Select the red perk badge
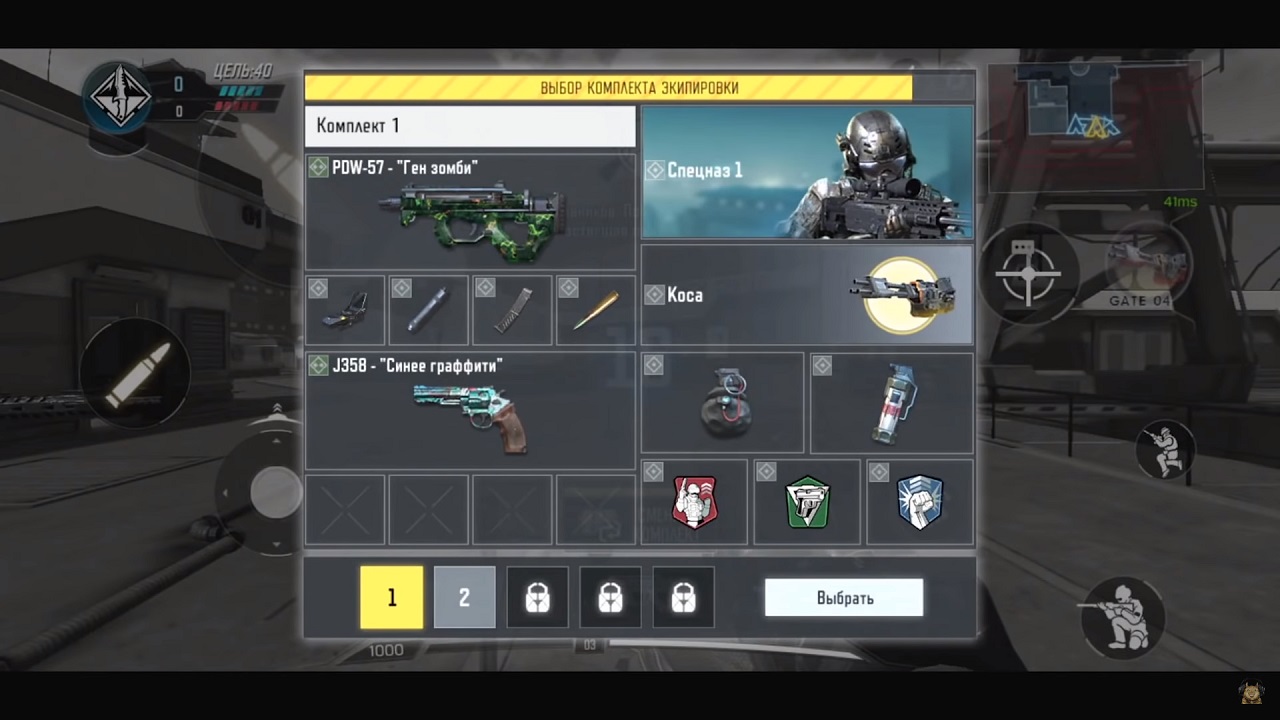Viewport: 1280px width, 720px height. 694,502
